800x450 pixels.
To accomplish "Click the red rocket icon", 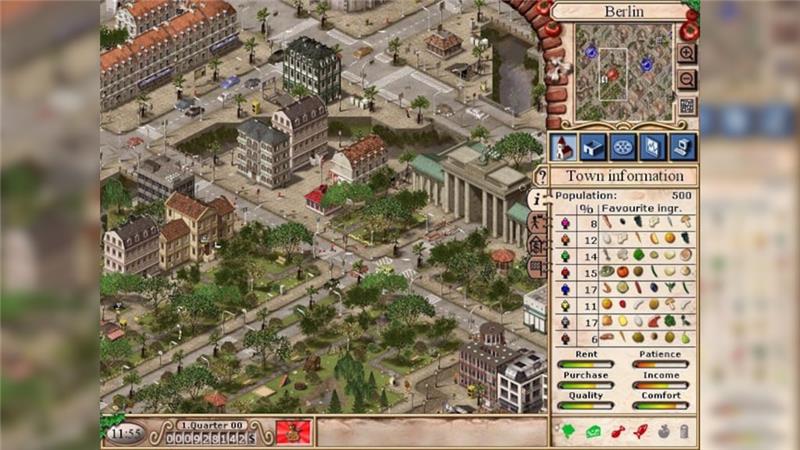I will pos(639,432).
